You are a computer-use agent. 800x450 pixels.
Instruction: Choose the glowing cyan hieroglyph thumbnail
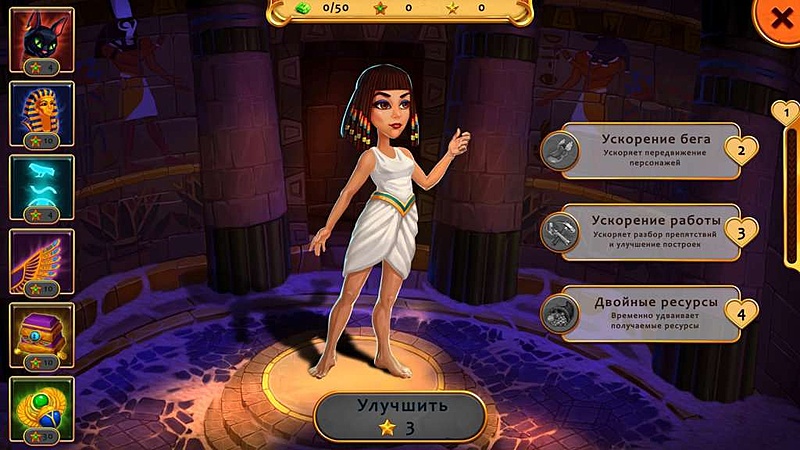click(41, 187)
